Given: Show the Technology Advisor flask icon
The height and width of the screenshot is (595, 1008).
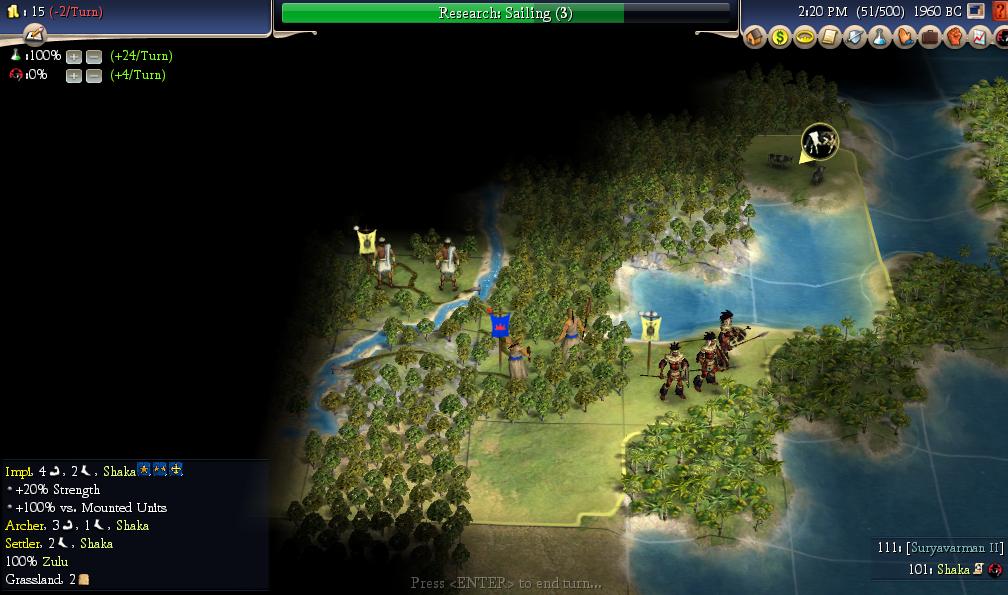Looking at the screenshot, I should tap(880, 38).
